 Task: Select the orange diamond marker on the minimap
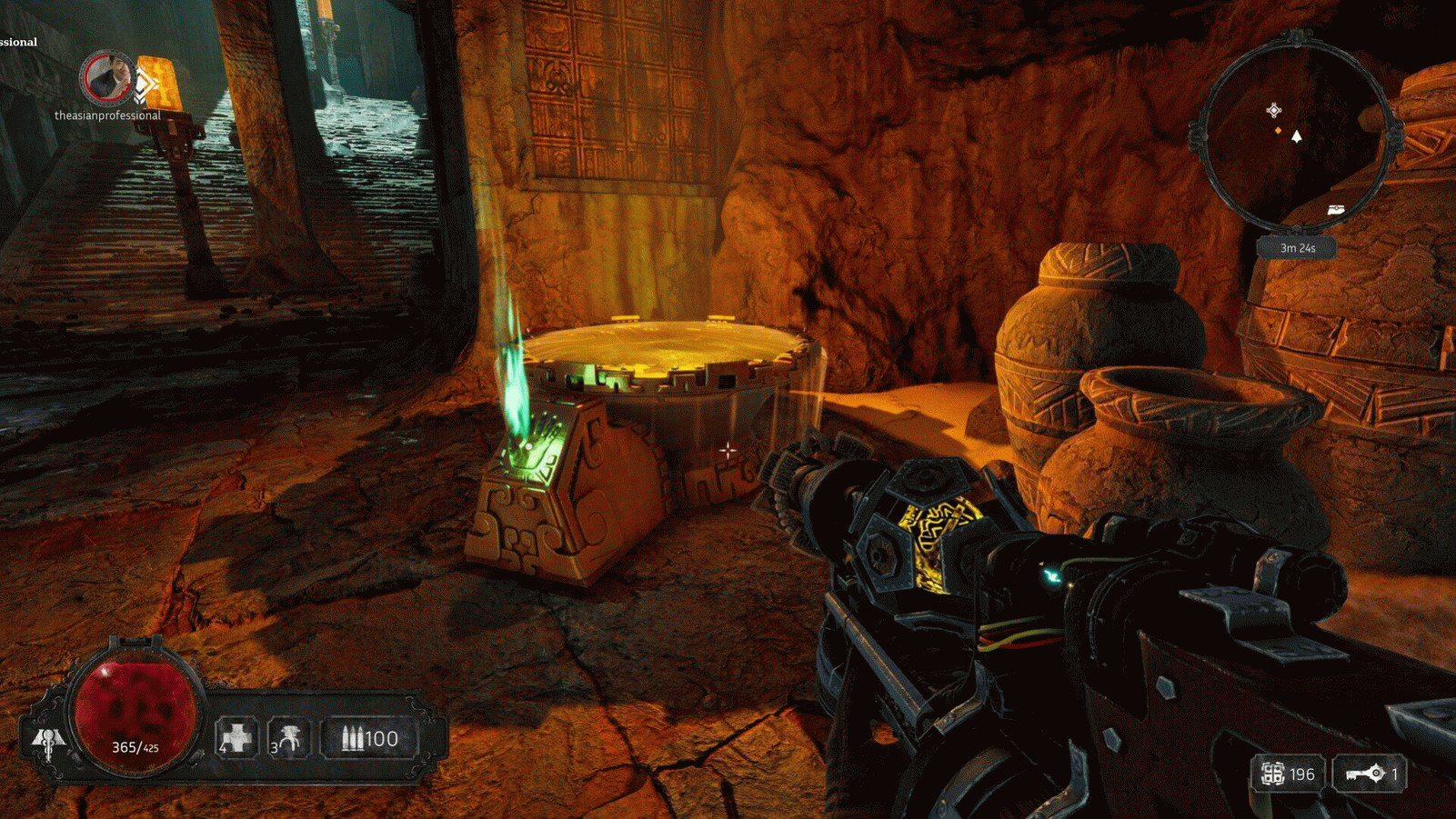[1278, 131]
